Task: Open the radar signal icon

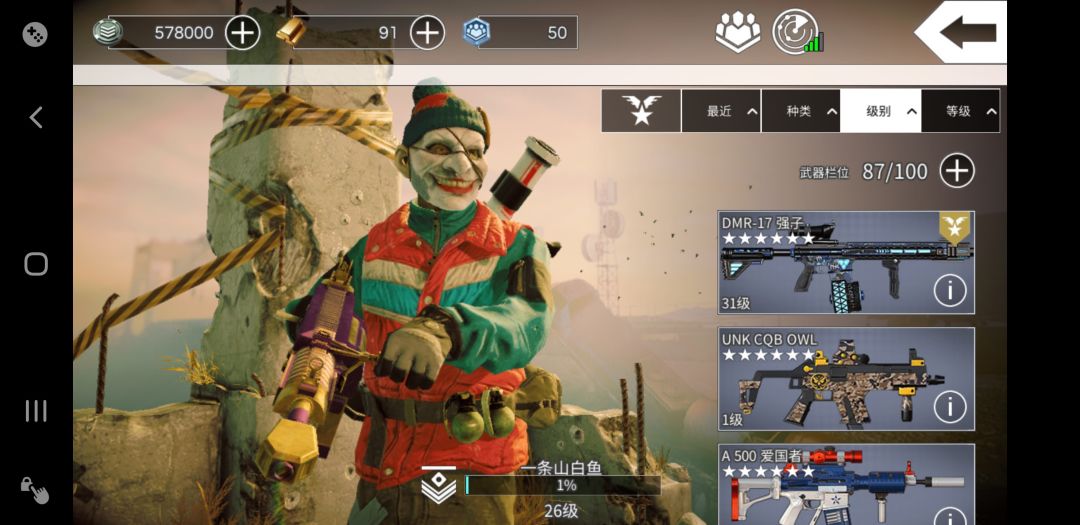Action: (x=796, y=32)
